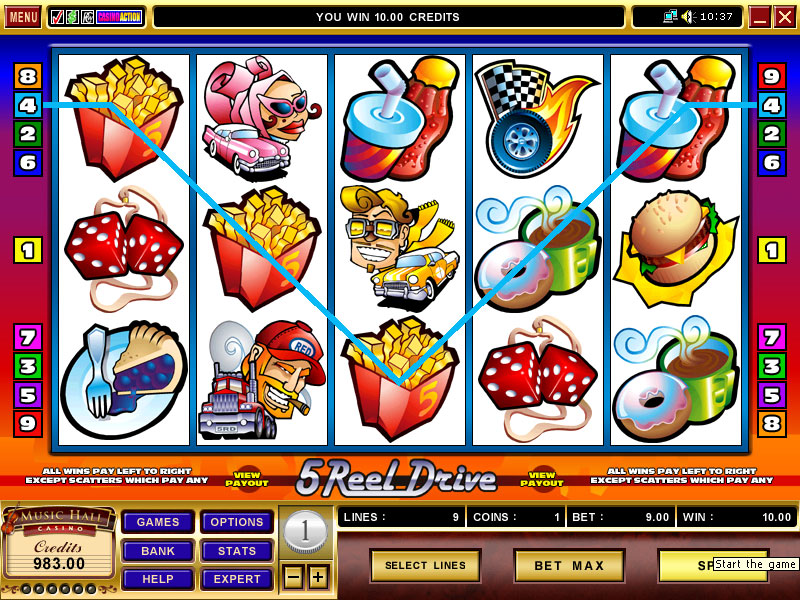800x600 pixels.
Task: Open the MENU at top left
Action: (23, 17)
